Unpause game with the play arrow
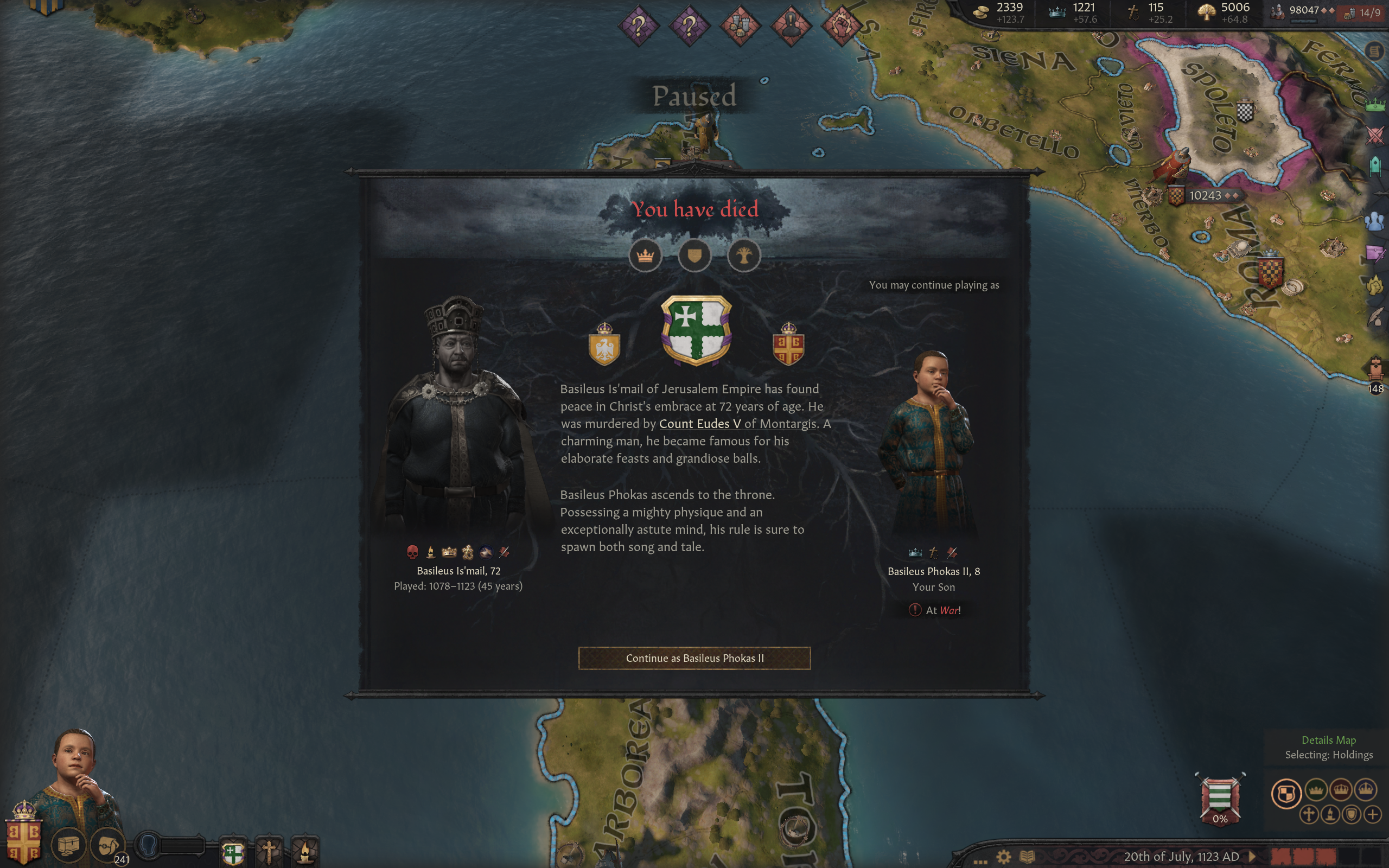Viewport: 1389px width, 868px height. pyautogui.click(x=1252, y=857)
